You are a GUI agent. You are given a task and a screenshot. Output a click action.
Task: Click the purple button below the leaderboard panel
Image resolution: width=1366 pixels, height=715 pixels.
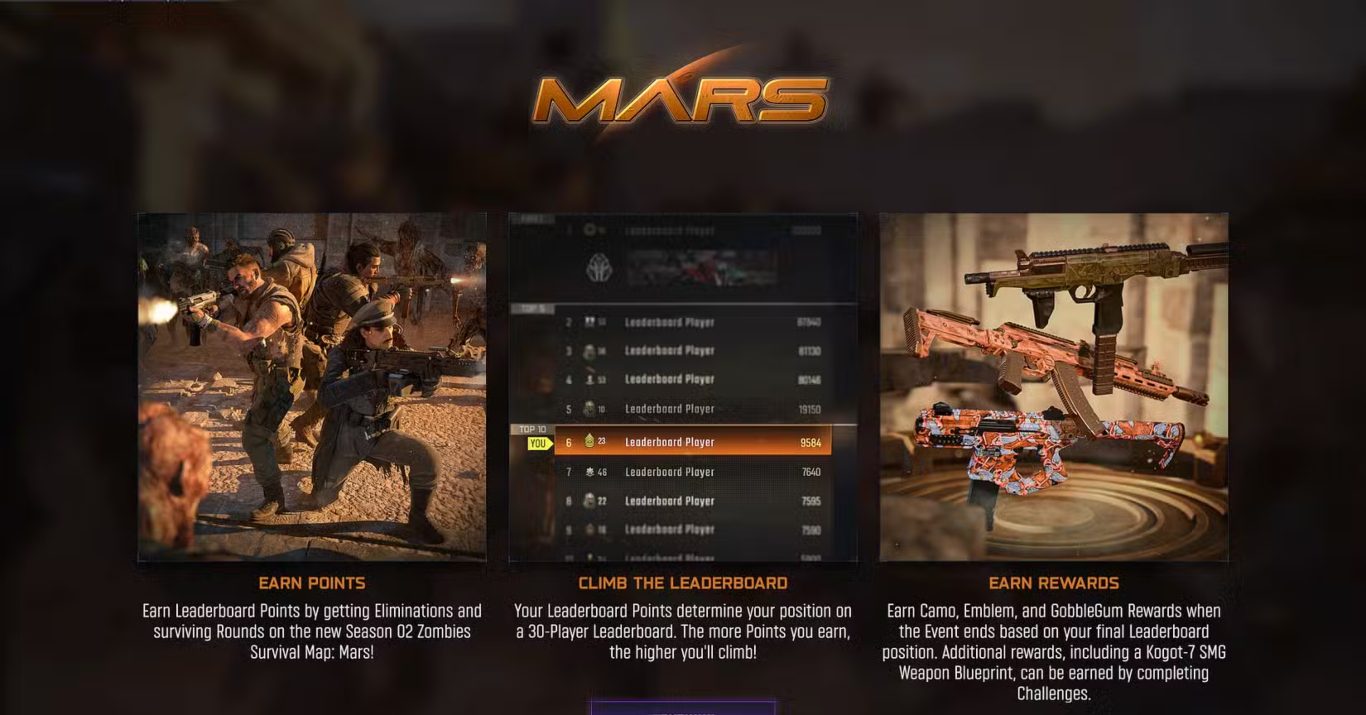(683, 708)
